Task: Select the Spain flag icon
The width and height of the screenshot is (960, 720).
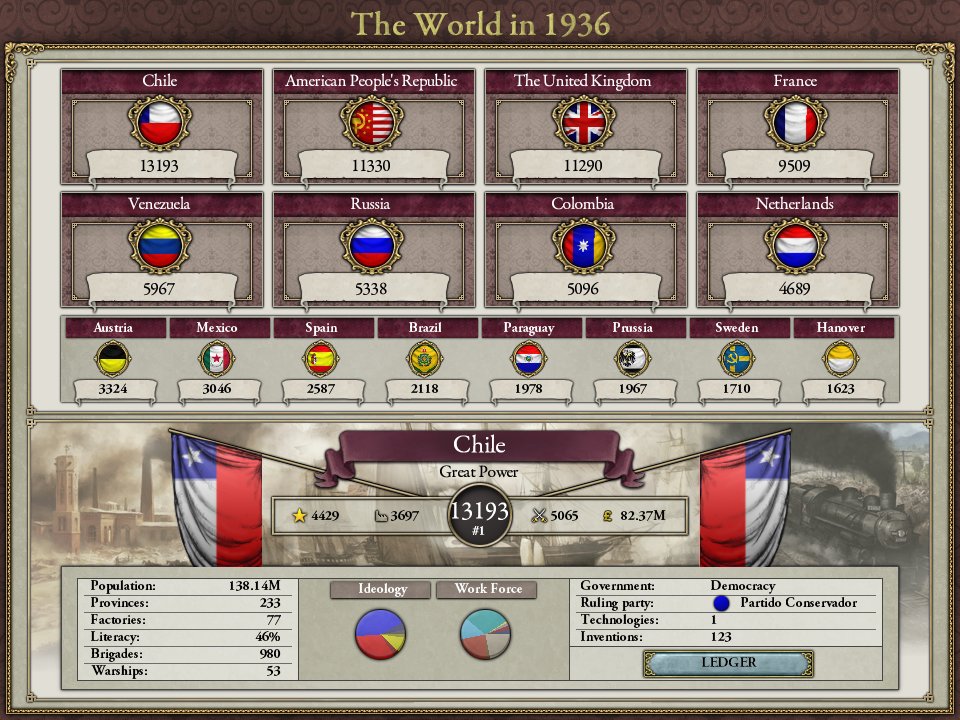Action: pyautogui.click(x=320, y=358)
